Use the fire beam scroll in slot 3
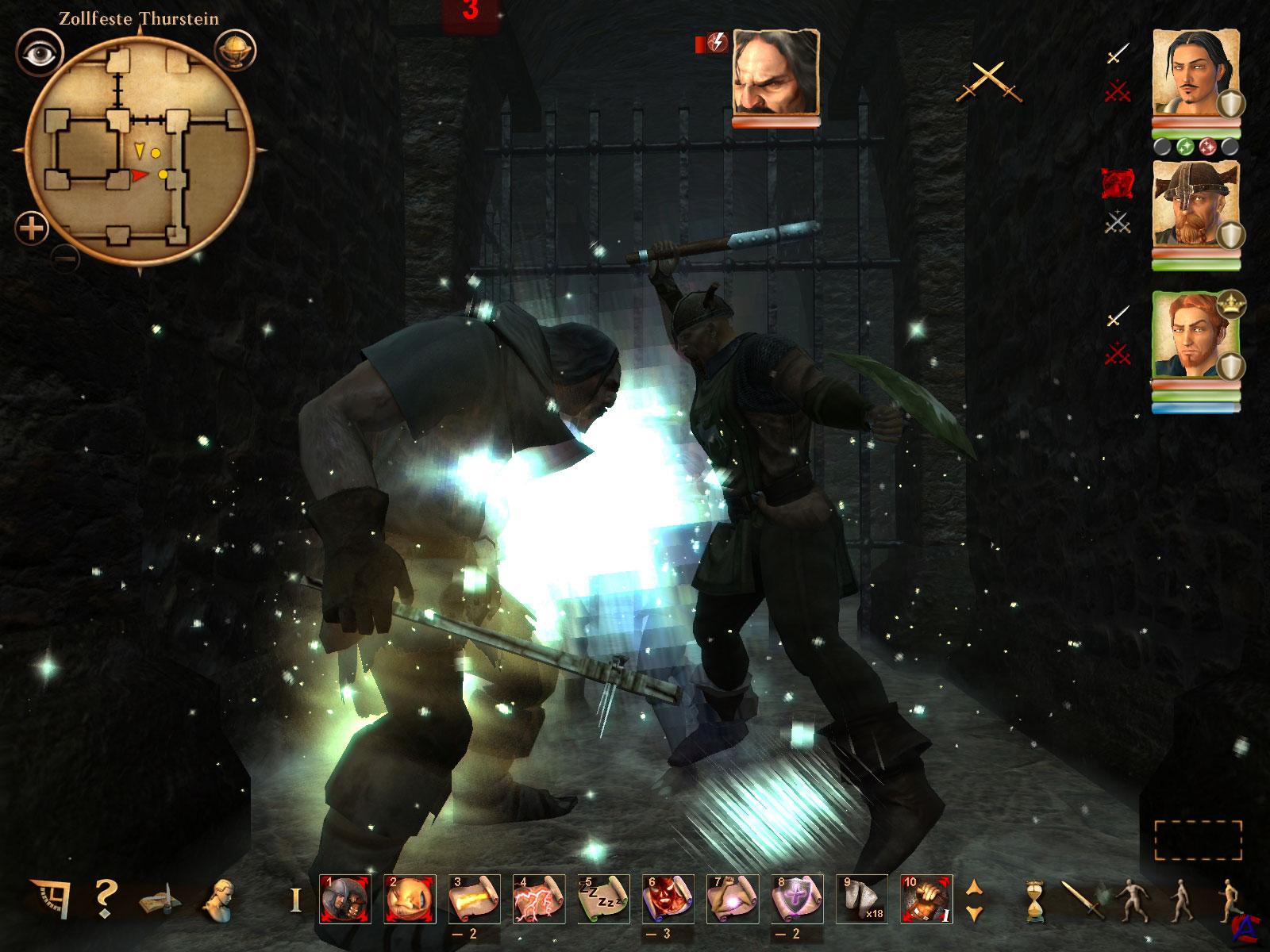Image resolution: width=1270 pixels, height=952 pixels. [474, 899]
